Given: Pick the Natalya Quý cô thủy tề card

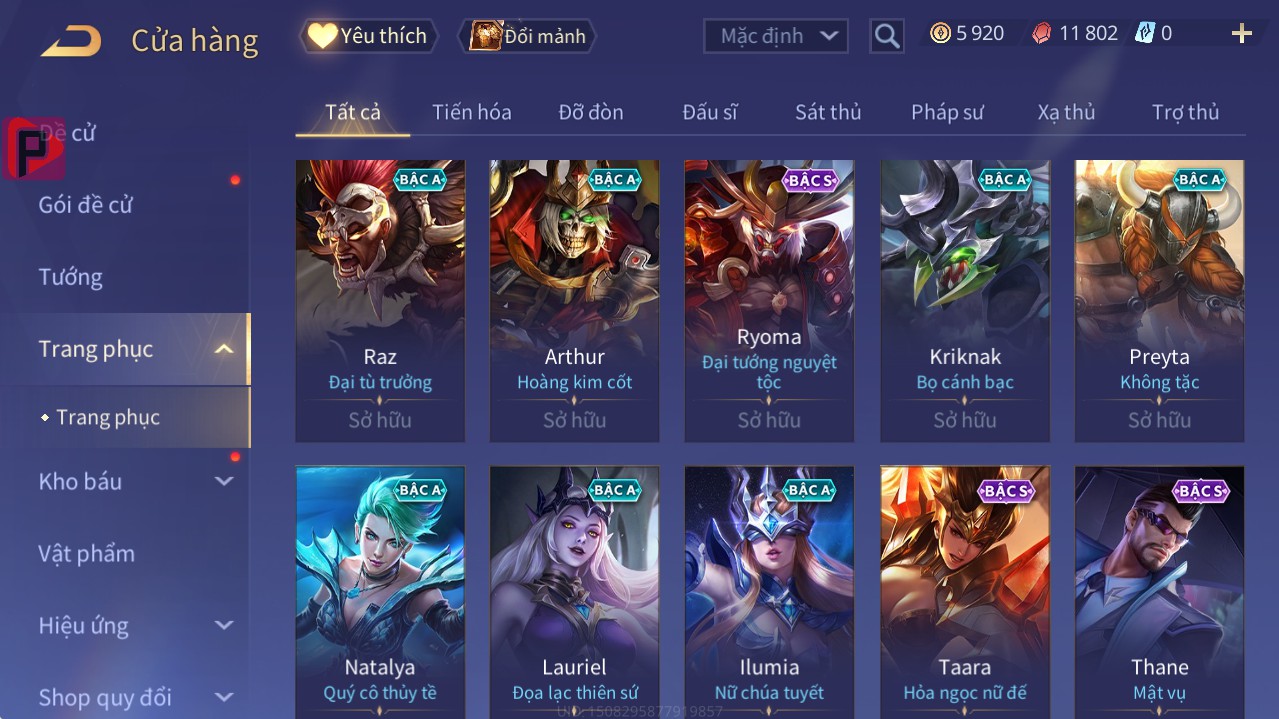Looking at the screenshot, I should (x=380, y=590).
